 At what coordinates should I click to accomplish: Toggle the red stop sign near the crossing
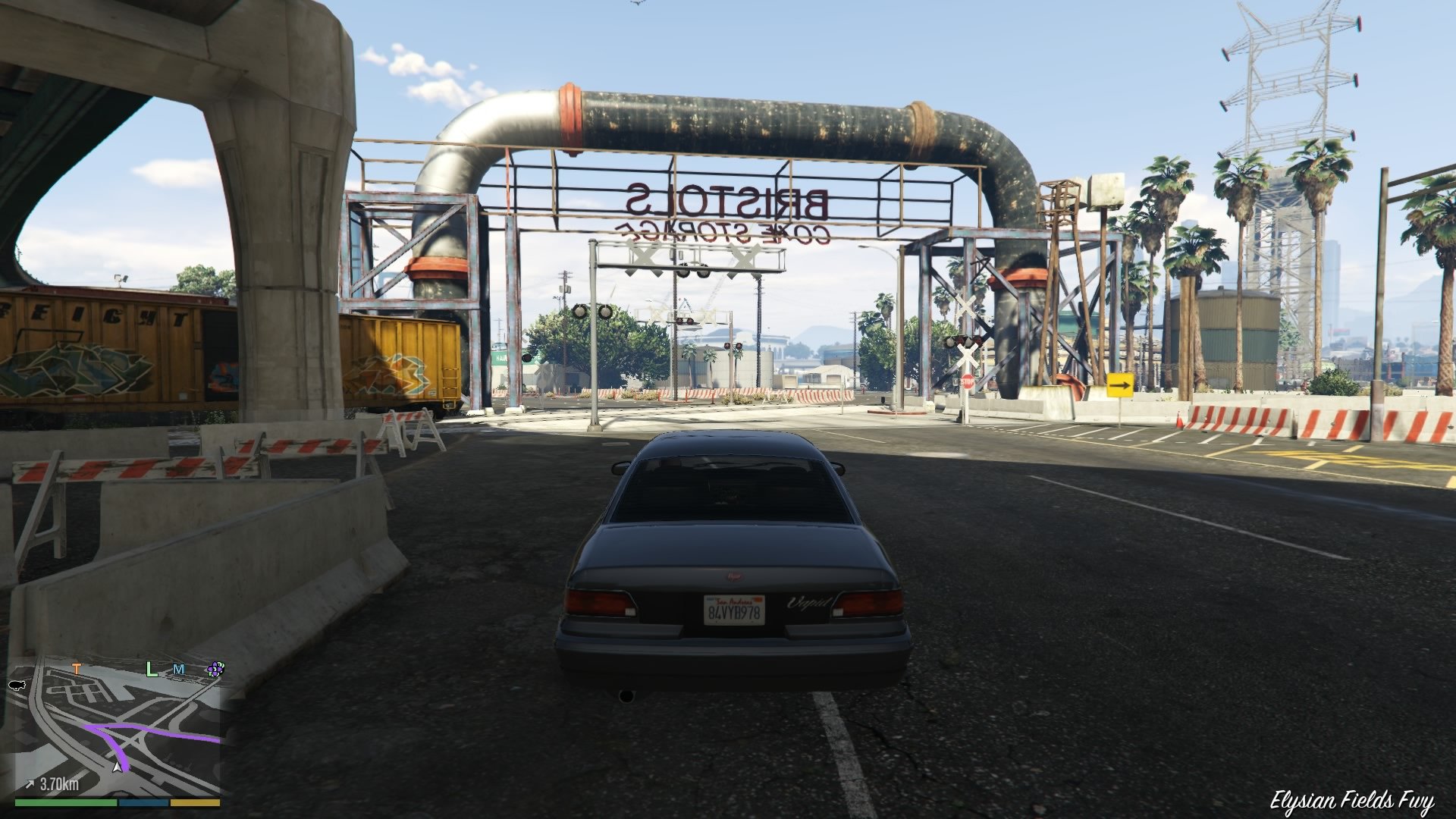click(967, 381)
